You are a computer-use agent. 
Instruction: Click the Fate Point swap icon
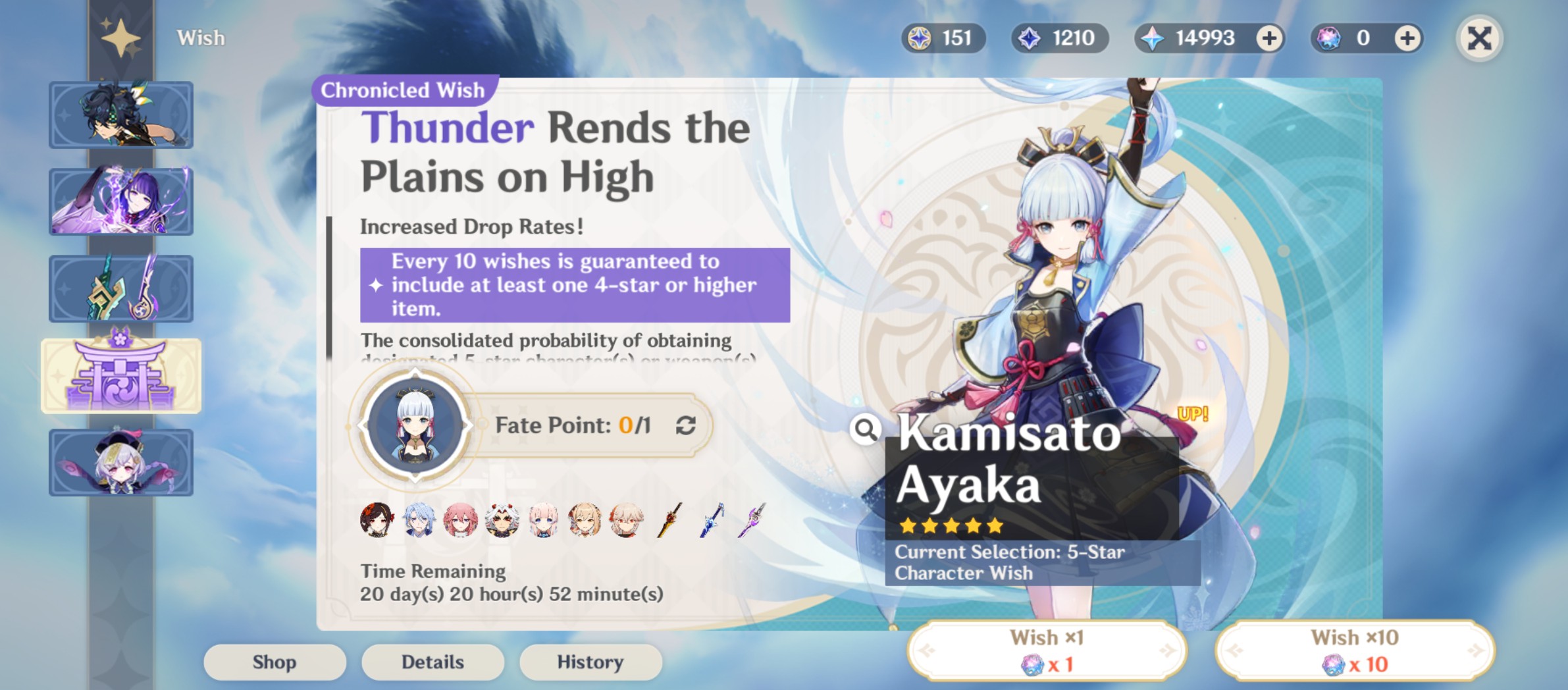[x=685, y=425]
